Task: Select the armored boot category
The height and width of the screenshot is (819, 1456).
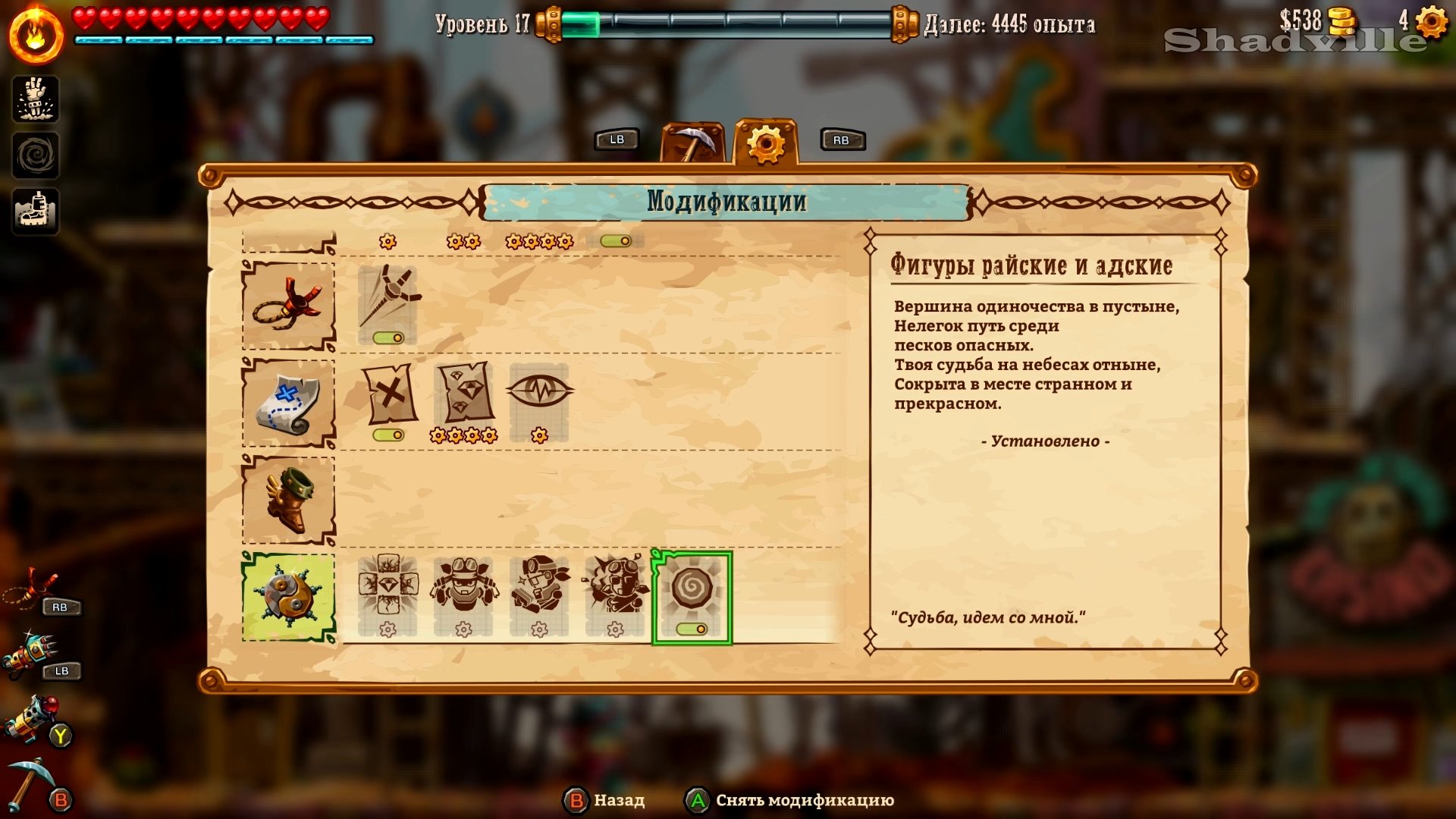Action: 288,500
